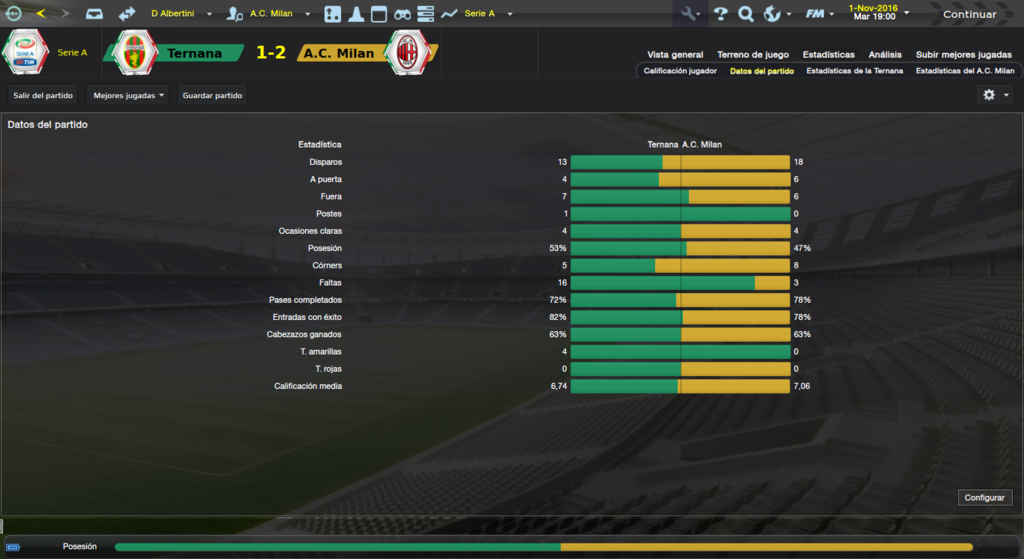Click the Continuar button
The height and width of the screenshot is (559, 1024).
(969, 14)
